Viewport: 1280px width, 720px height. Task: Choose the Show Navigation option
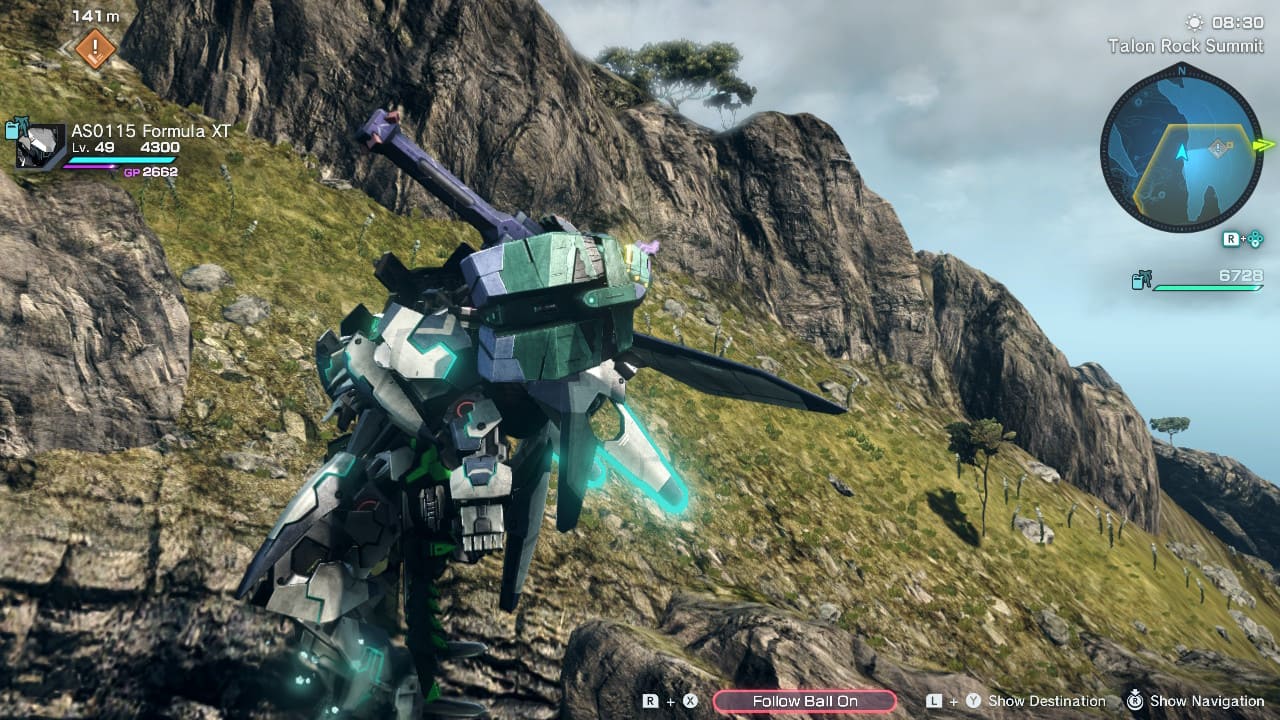coord(1206,701)
